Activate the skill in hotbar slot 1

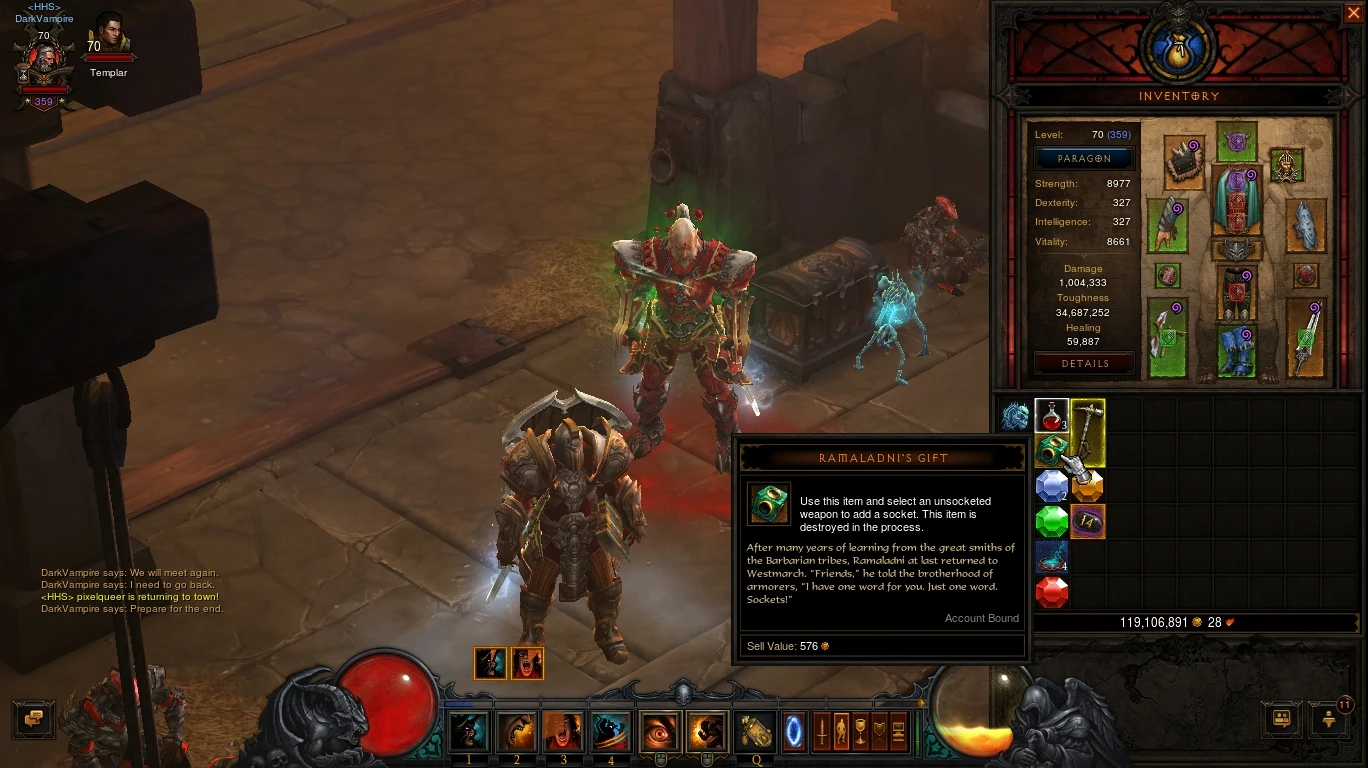(469, 732)
